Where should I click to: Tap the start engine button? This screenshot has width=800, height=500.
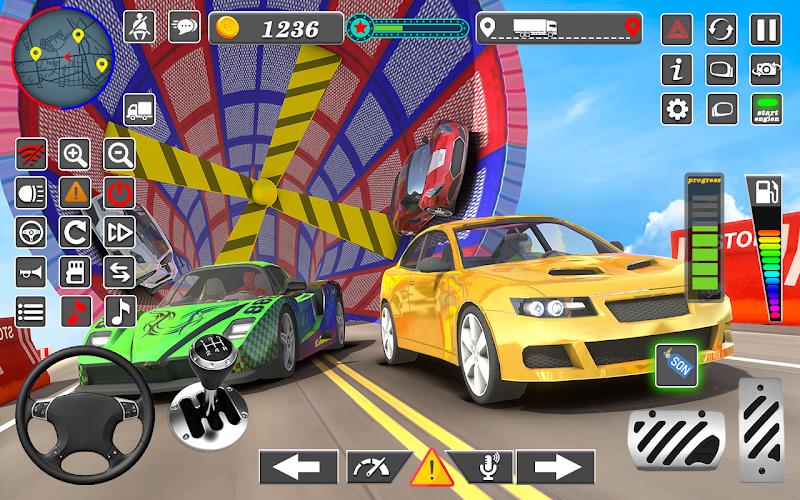pos(765,109)
